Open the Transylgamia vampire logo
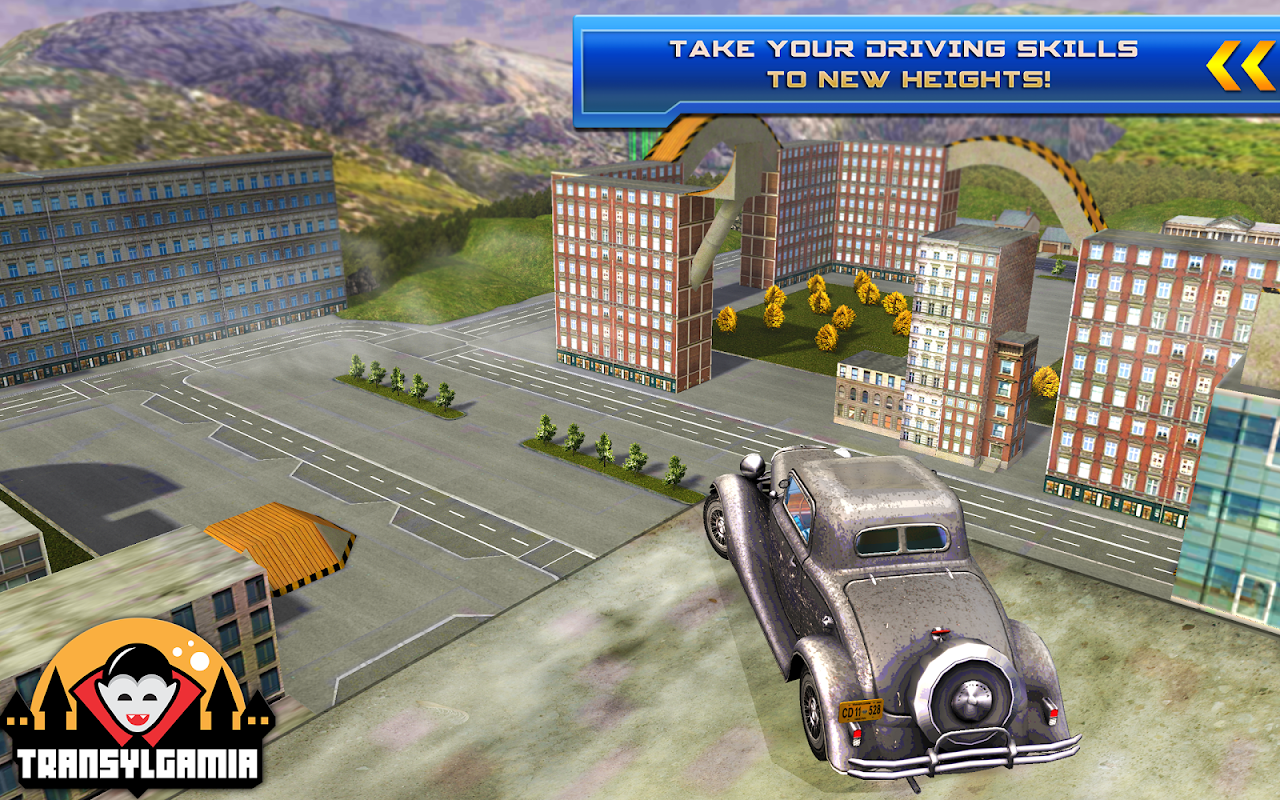The height and width of the screenshot is (800, 1280). coord(137,705)
